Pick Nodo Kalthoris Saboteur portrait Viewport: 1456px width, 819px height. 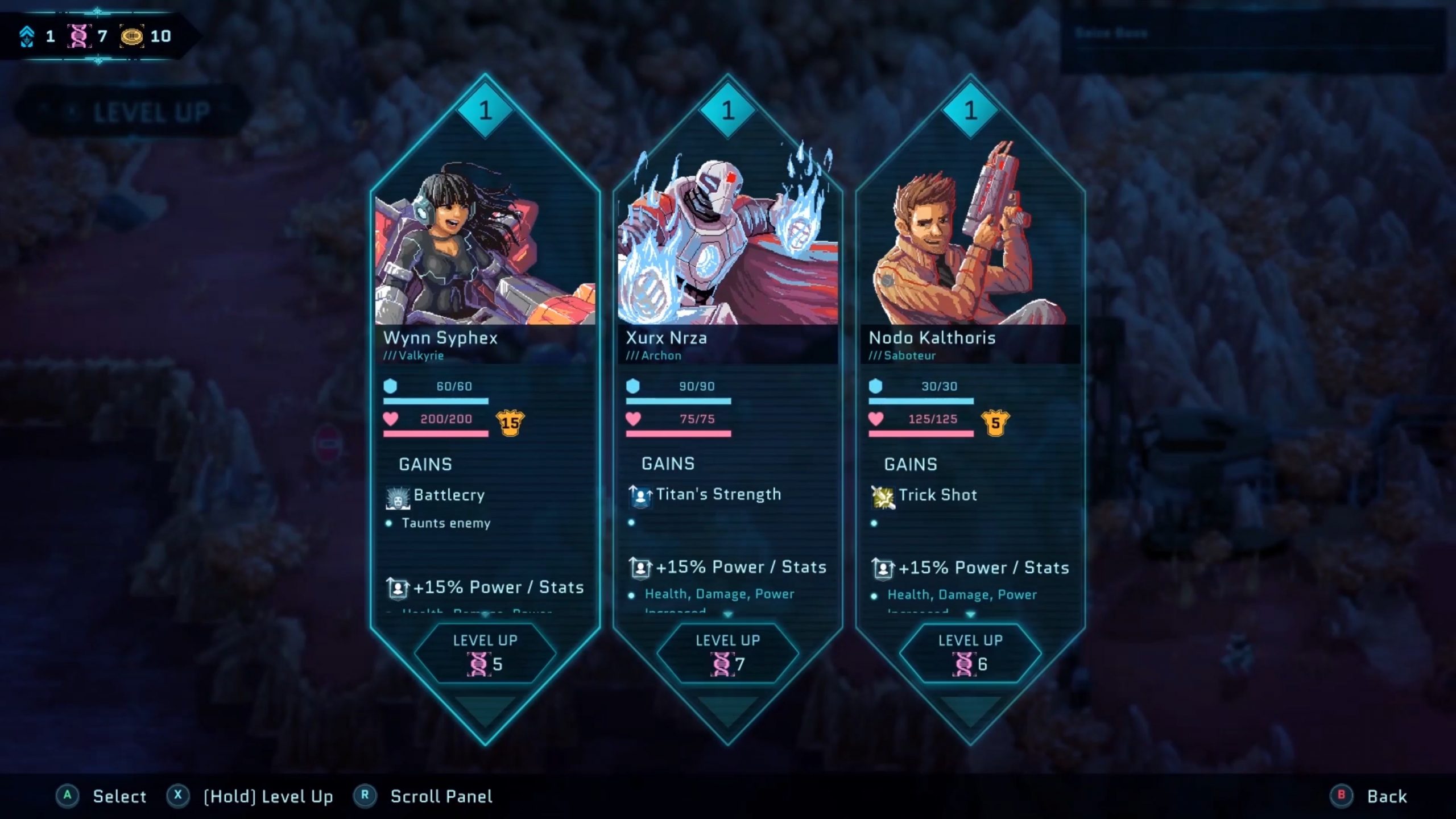click(x=970, y=239)
